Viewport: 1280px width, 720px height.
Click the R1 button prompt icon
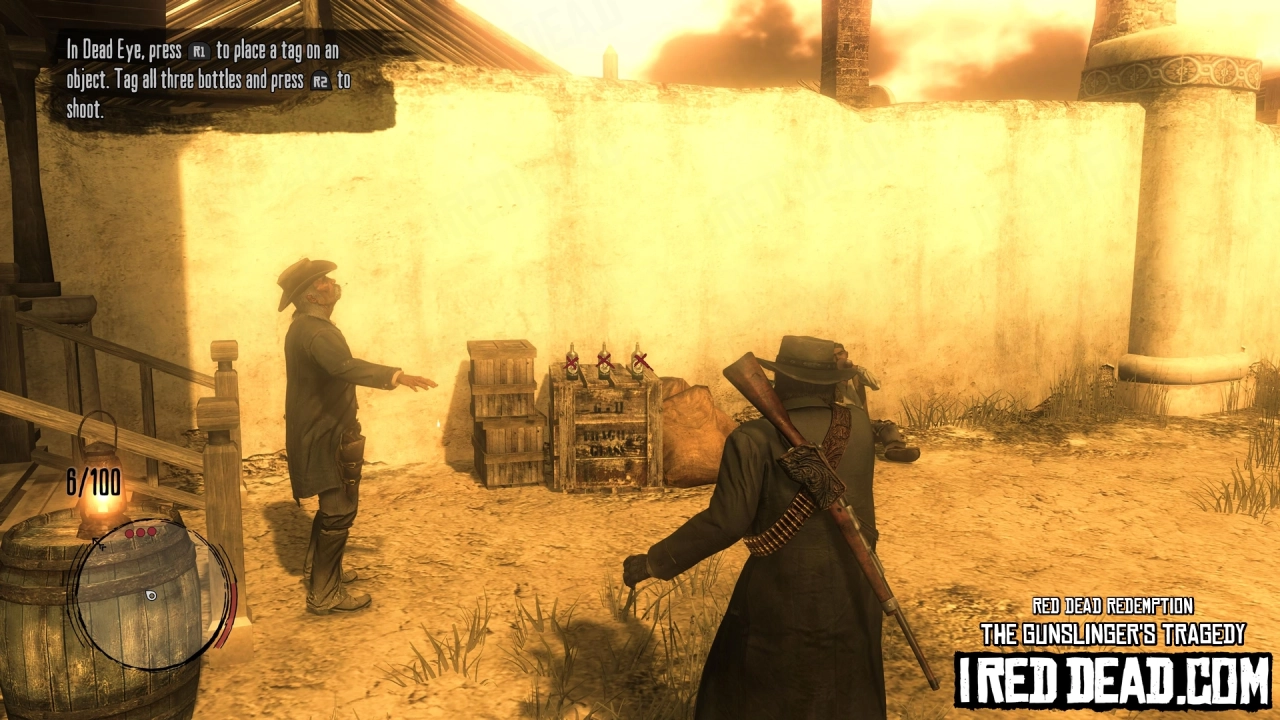tap(200, 52)
